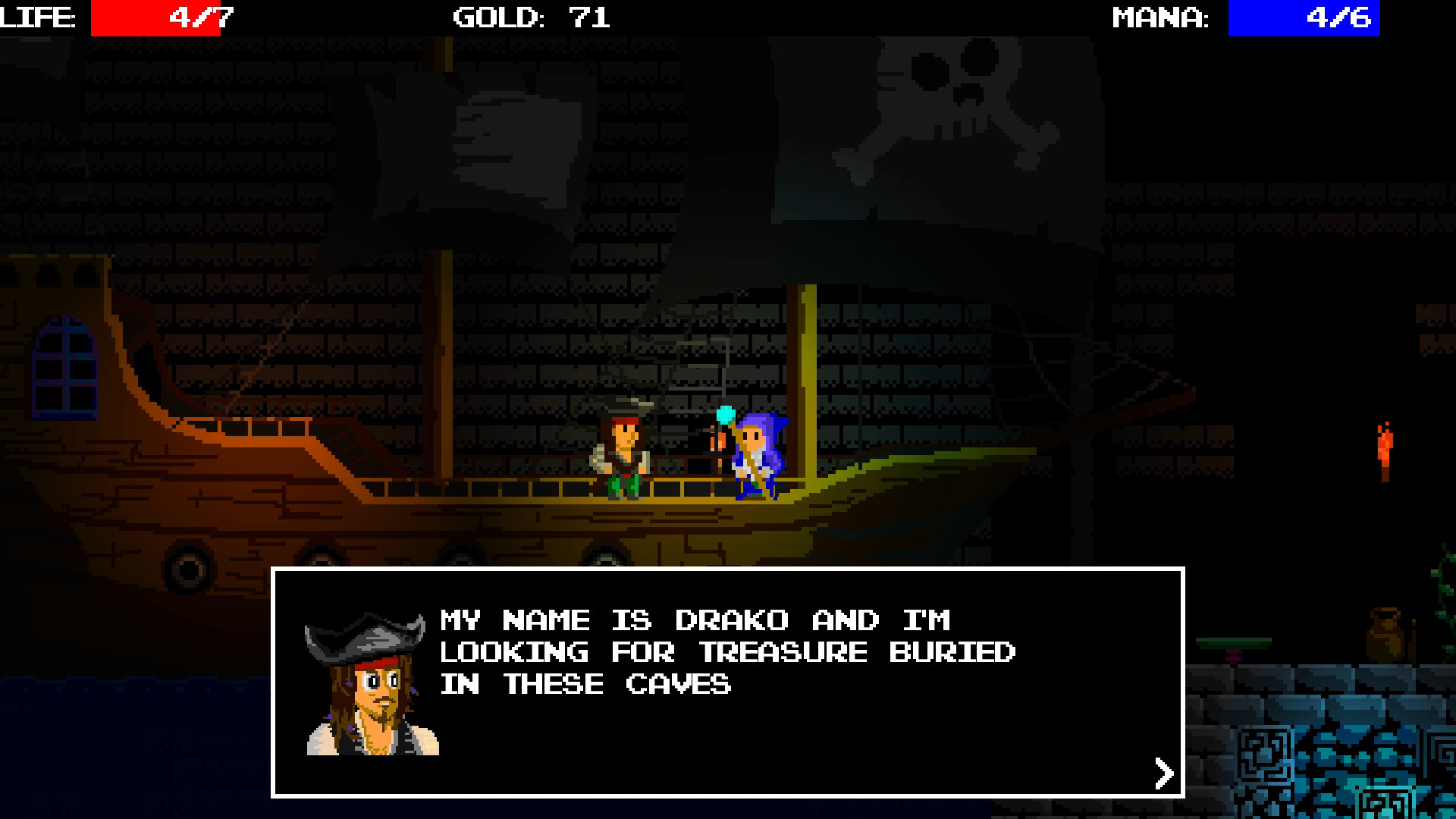The width and height of the screenshot is (1456, 819).
Task: Click the GOLD counter to toggle it
Action: (x=527, y=17)
